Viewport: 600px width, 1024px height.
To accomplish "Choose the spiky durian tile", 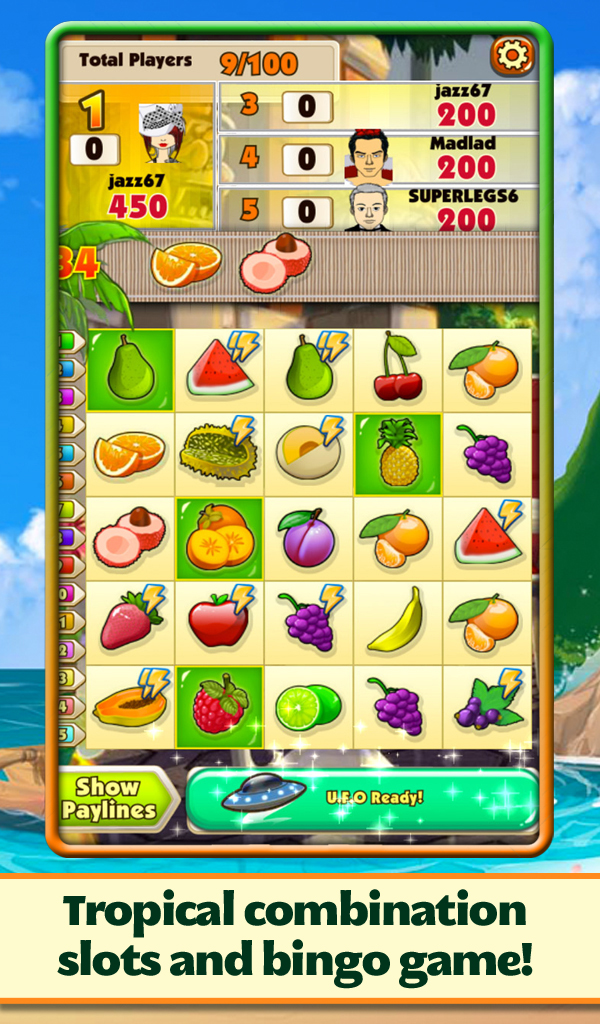I will click(219, 452).
